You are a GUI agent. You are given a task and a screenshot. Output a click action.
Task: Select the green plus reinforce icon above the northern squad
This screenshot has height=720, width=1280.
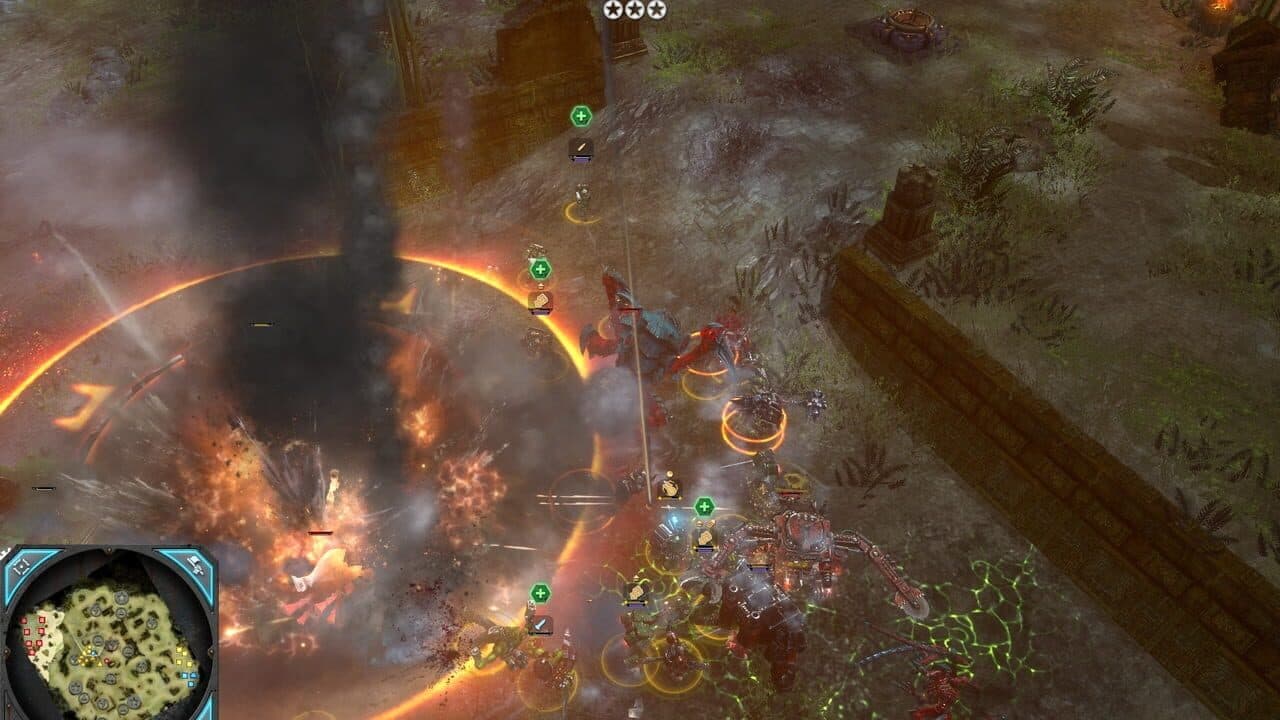(580, 114)
